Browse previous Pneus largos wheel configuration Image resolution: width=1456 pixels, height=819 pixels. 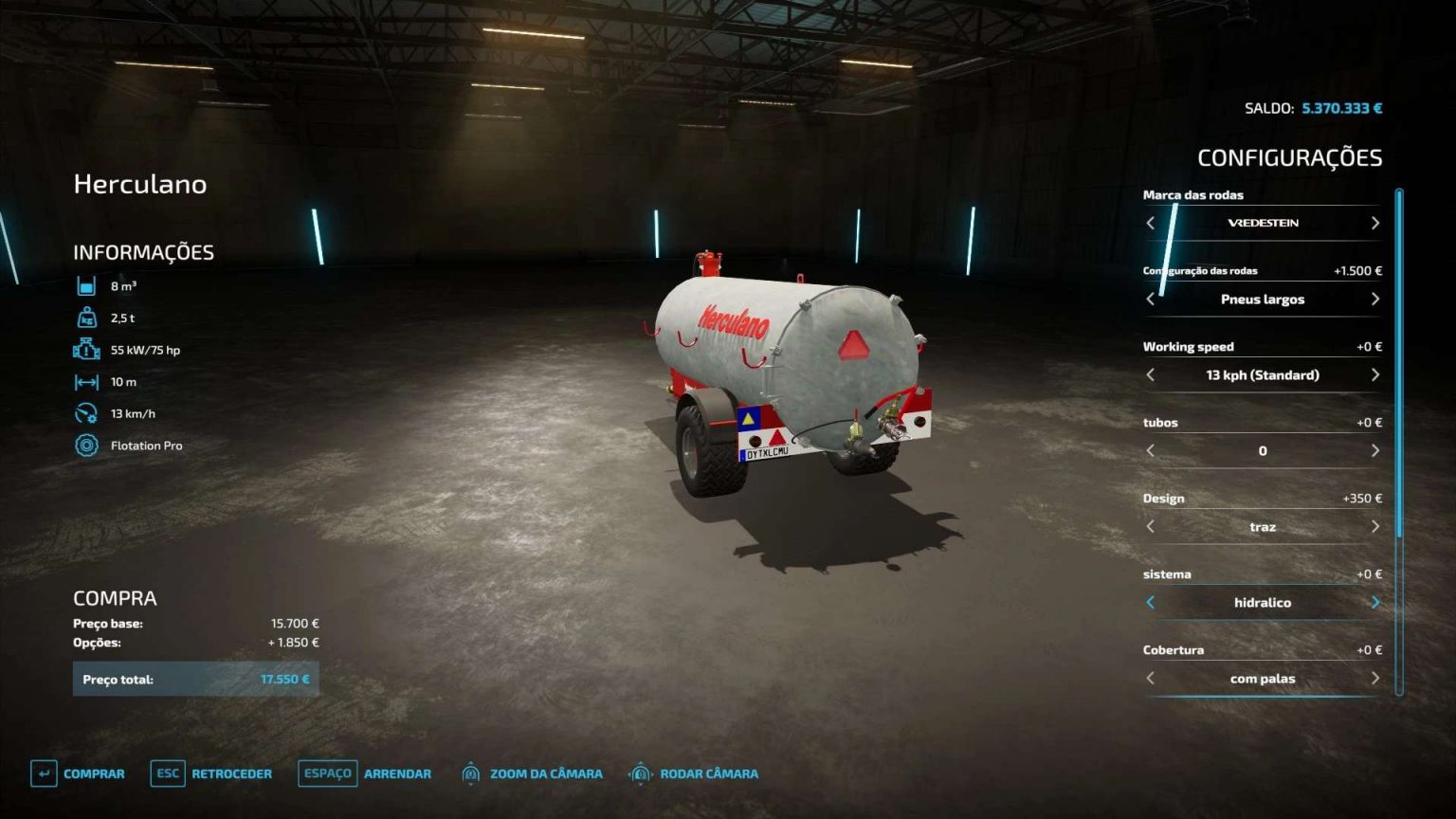click(1150, 299)
